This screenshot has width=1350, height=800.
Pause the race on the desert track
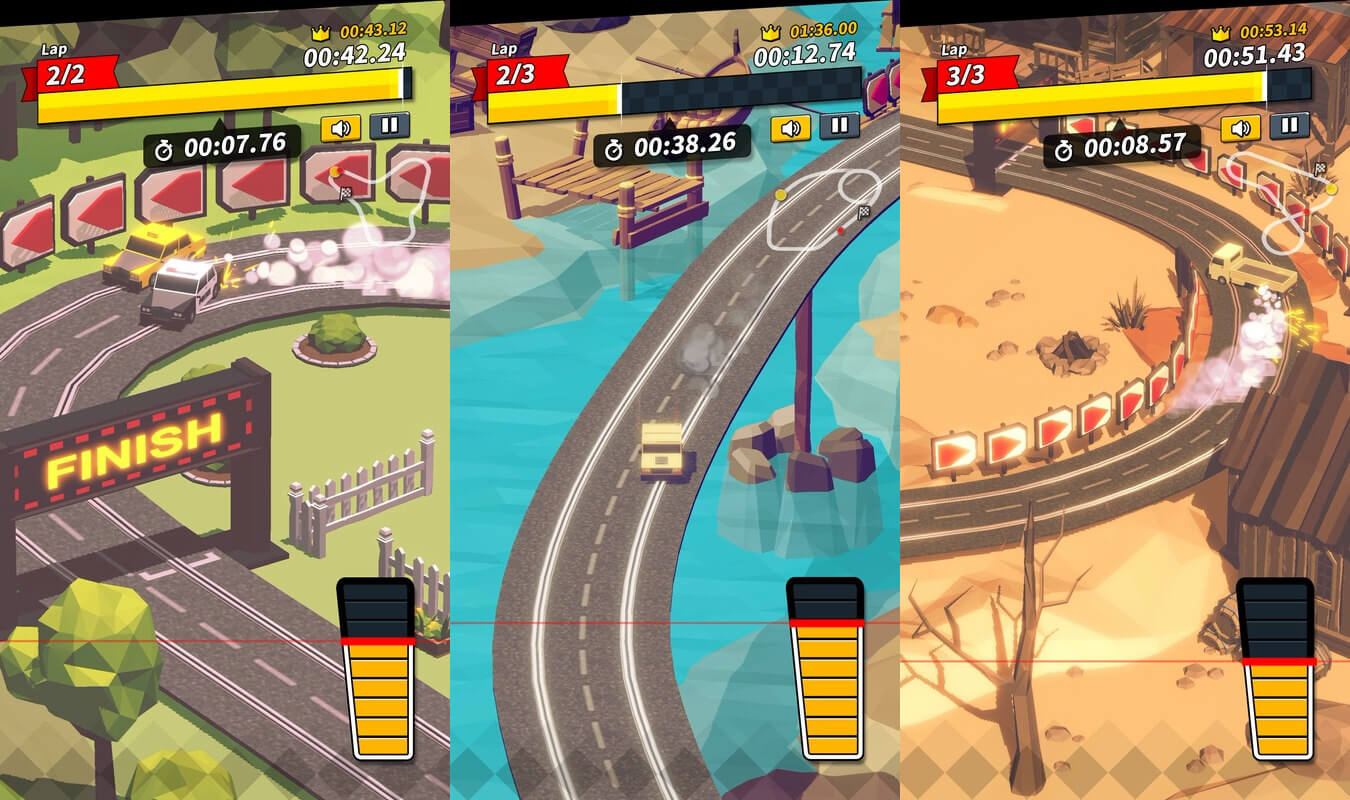[1289, 126]
